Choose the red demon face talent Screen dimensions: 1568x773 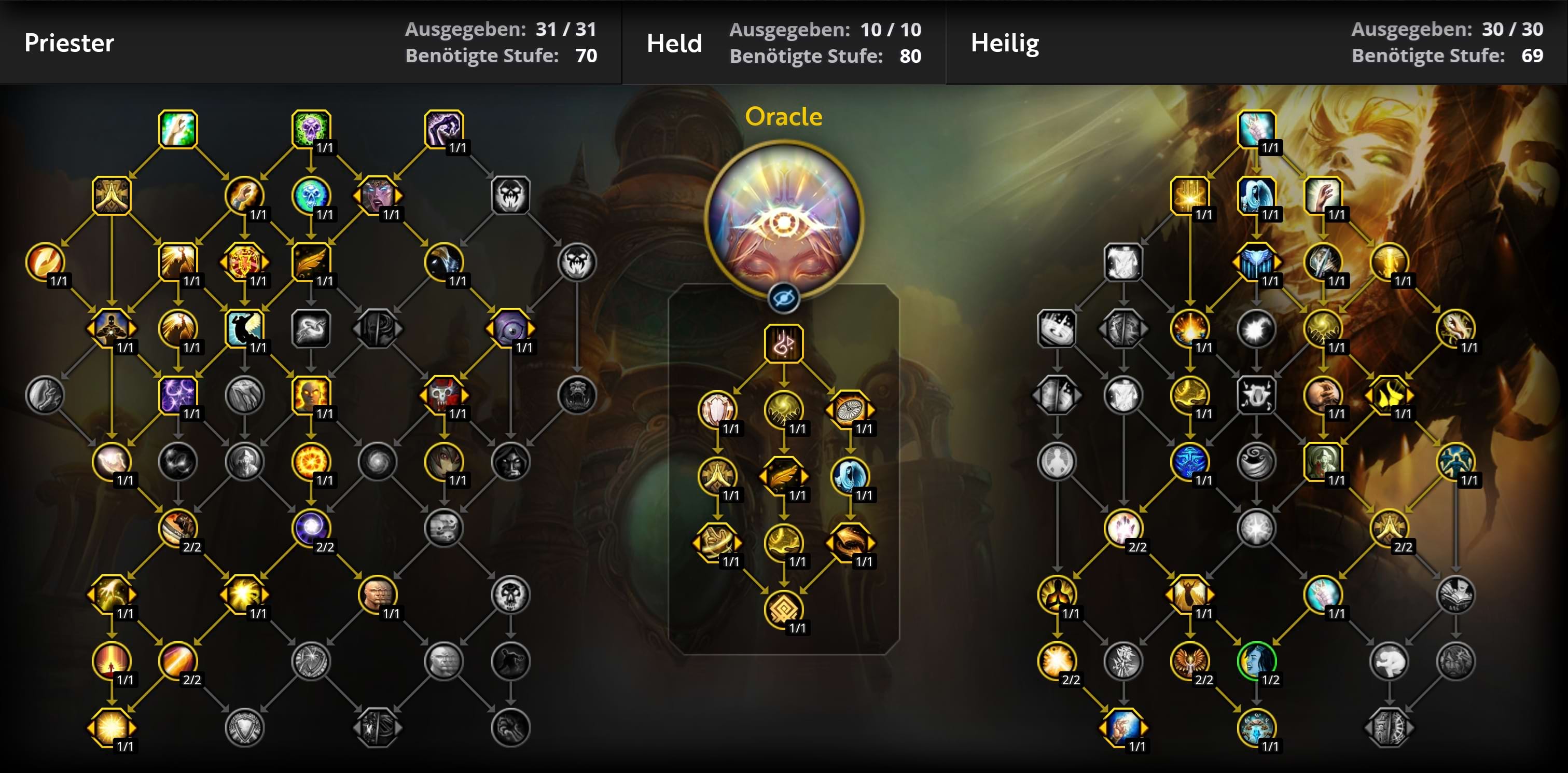tap(443, 395)
